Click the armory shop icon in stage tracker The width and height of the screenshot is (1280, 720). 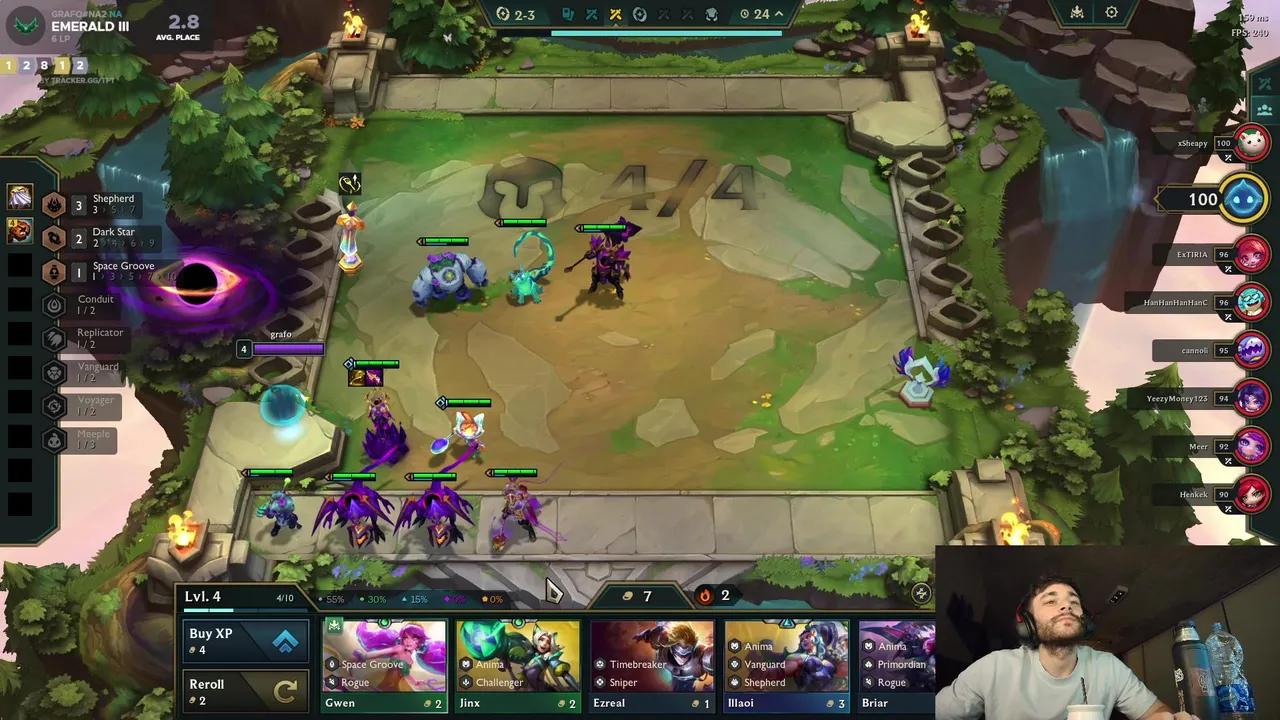point(566,14)
